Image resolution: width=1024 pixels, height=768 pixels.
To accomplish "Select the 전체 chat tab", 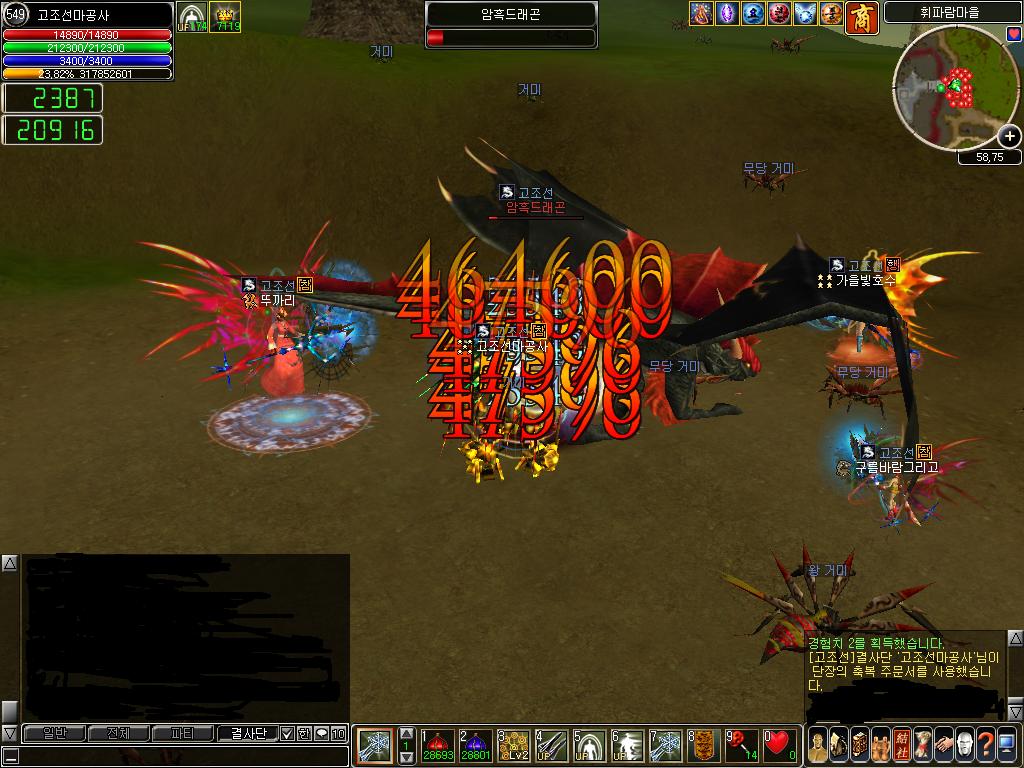I will [x=118, y=734].
